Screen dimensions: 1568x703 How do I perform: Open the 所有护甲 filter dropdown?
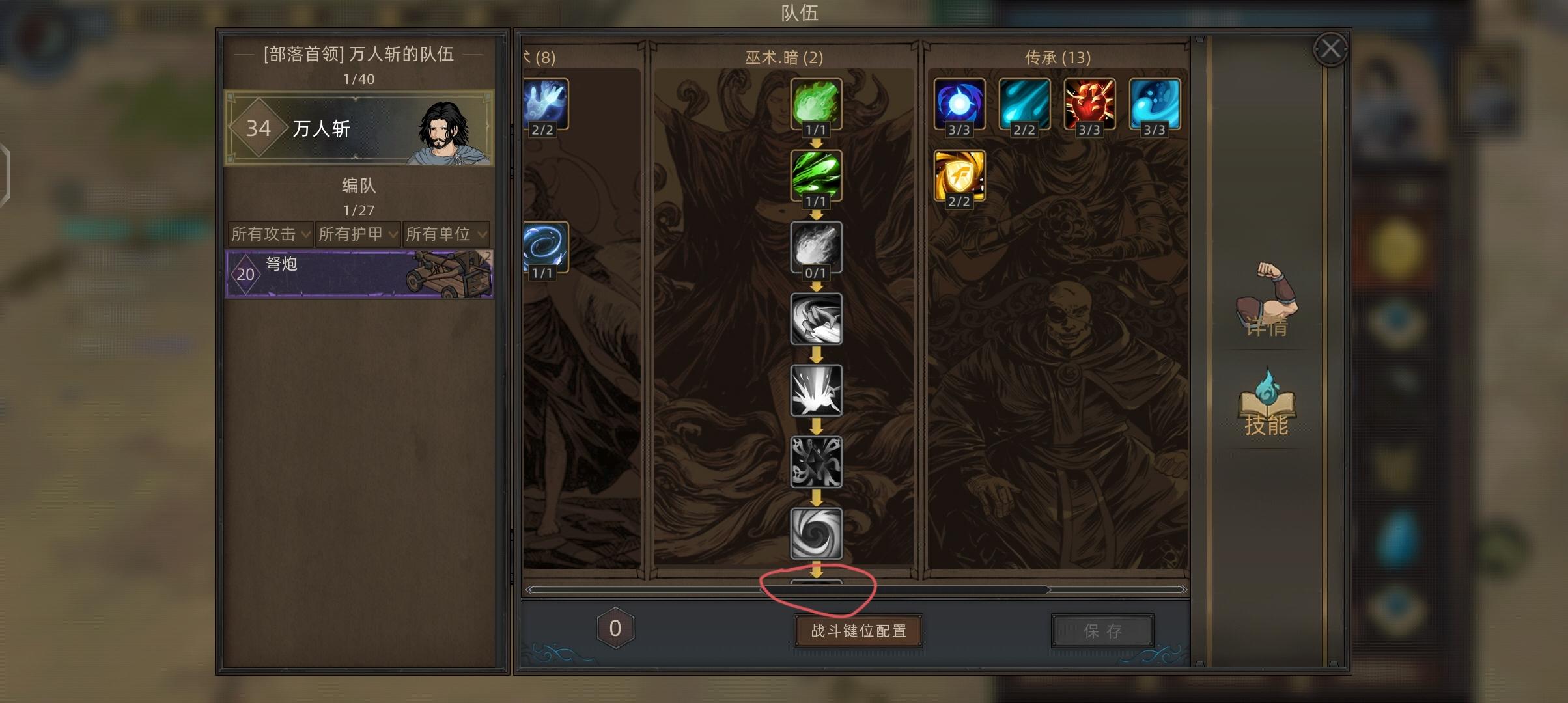click(355, 235)
